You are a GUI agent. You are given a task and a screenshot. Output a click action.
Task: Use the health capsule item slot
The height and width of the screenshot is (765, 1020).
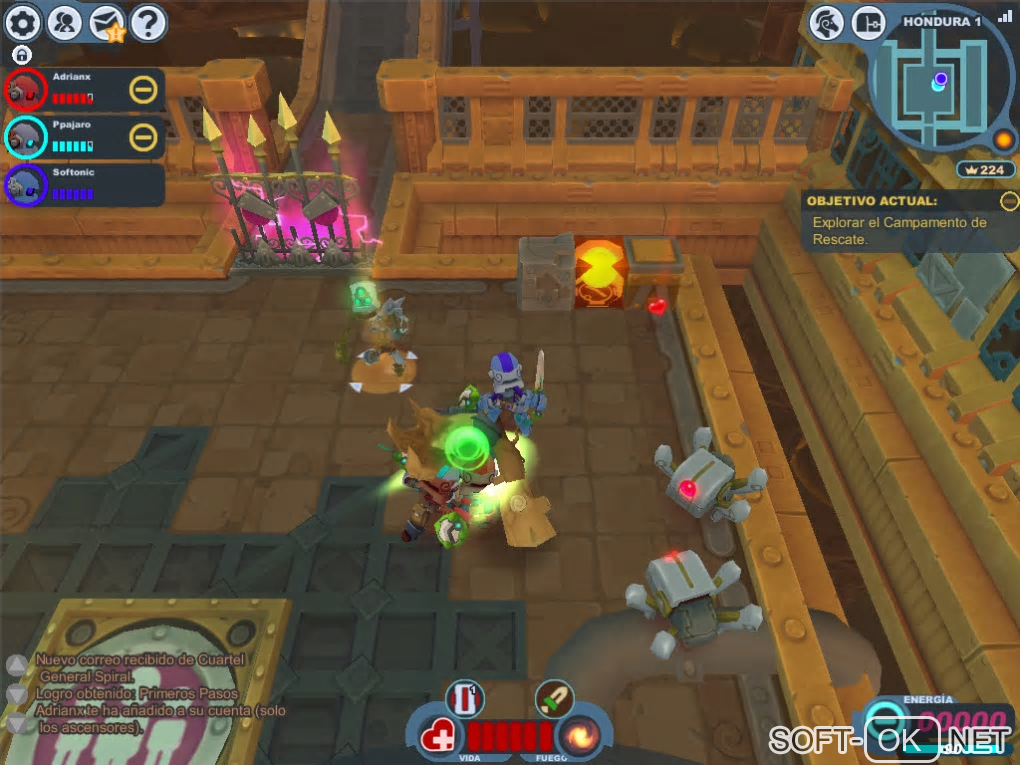coord(464,698)
